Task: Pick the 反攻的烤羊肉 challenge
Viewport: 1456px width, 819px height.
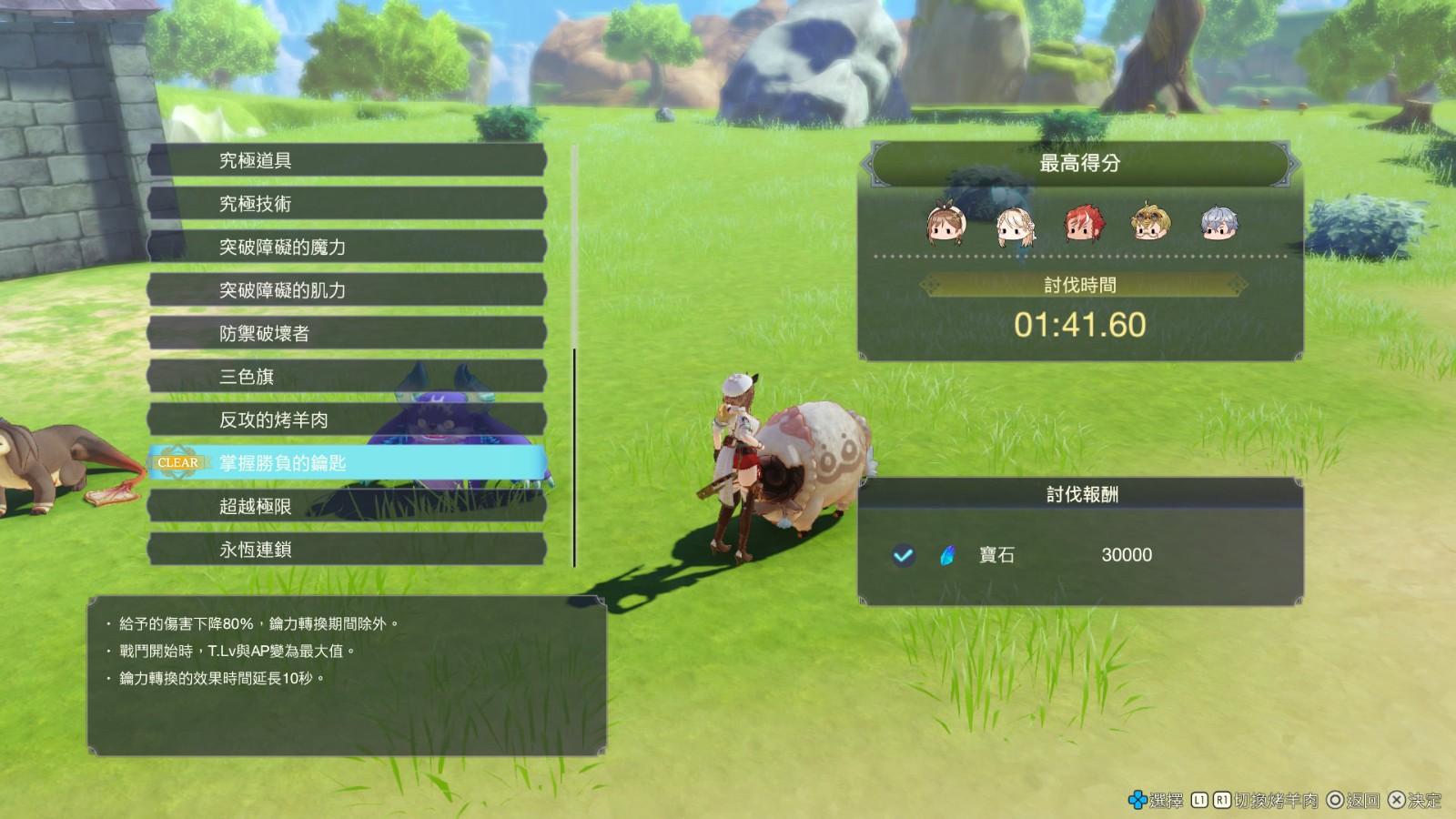Action: click(346, 420)
